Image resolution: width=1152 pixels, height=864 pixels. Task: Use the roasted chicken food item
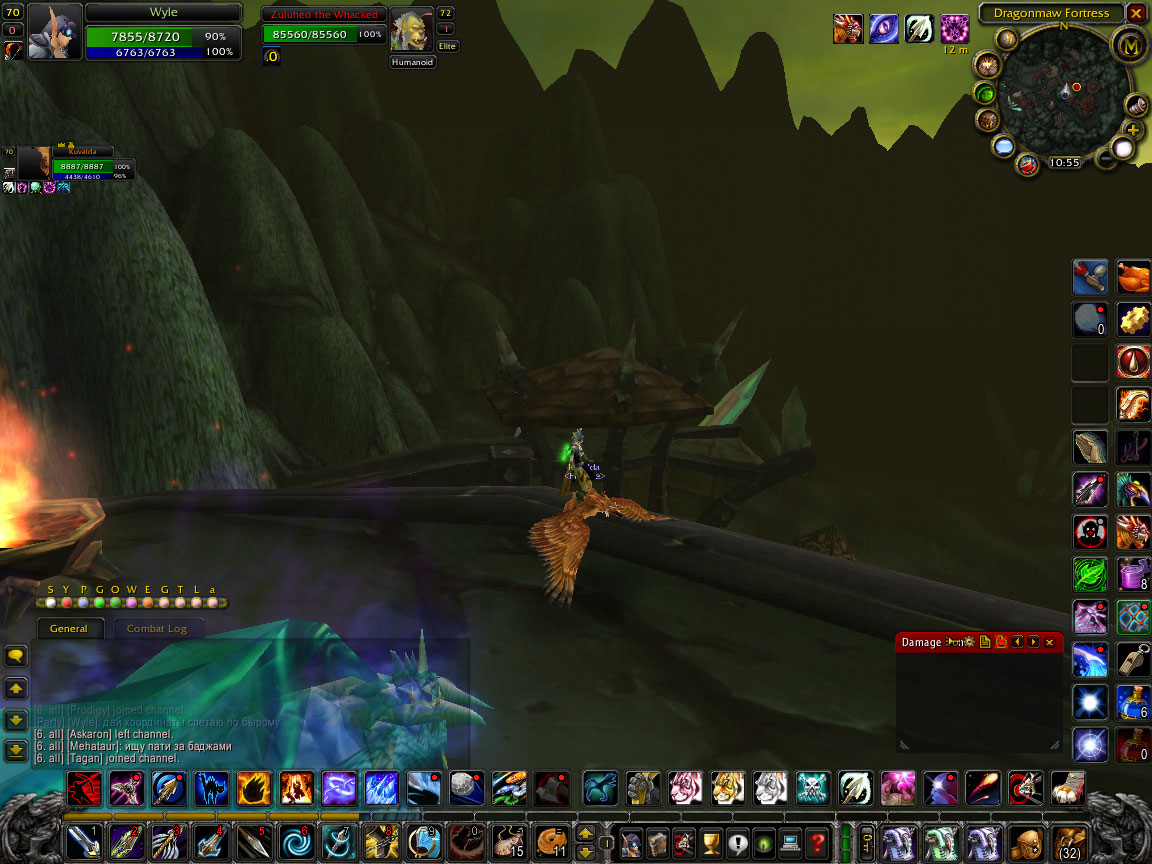pyautogui.click(x=1133, y=276)
